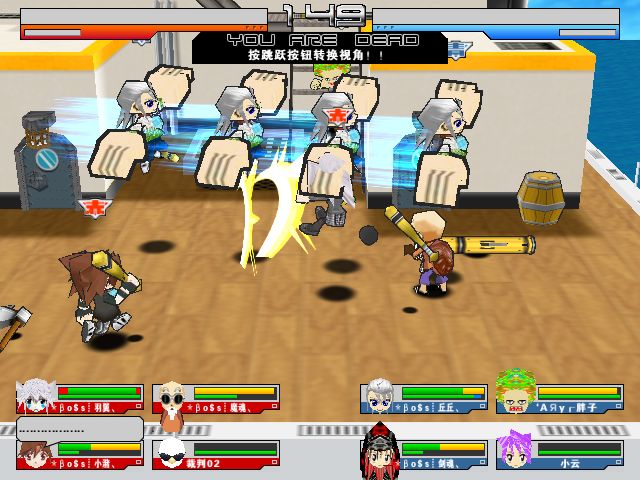640x480 pixels.
Task: Select the referee 裁判02 portrait with sunglasses
Action: (x=172, y=452)
